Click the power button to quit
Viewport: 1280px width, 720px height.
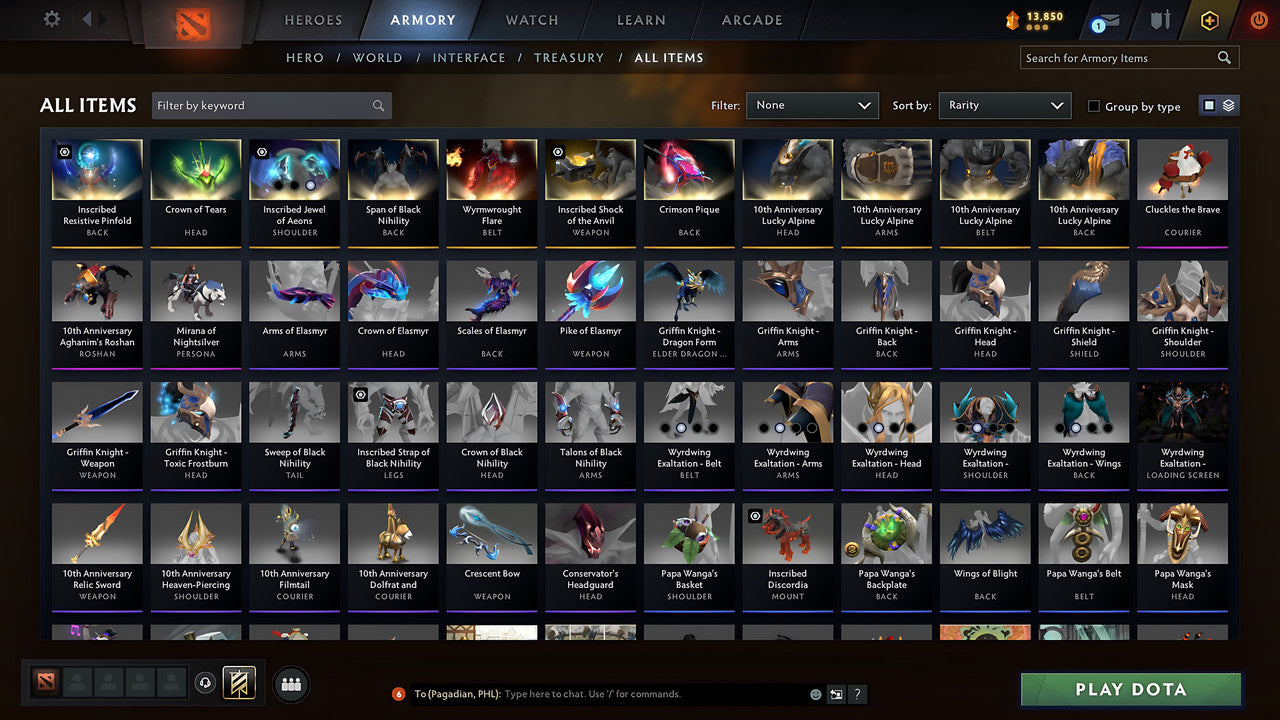tap(1258, 19)
